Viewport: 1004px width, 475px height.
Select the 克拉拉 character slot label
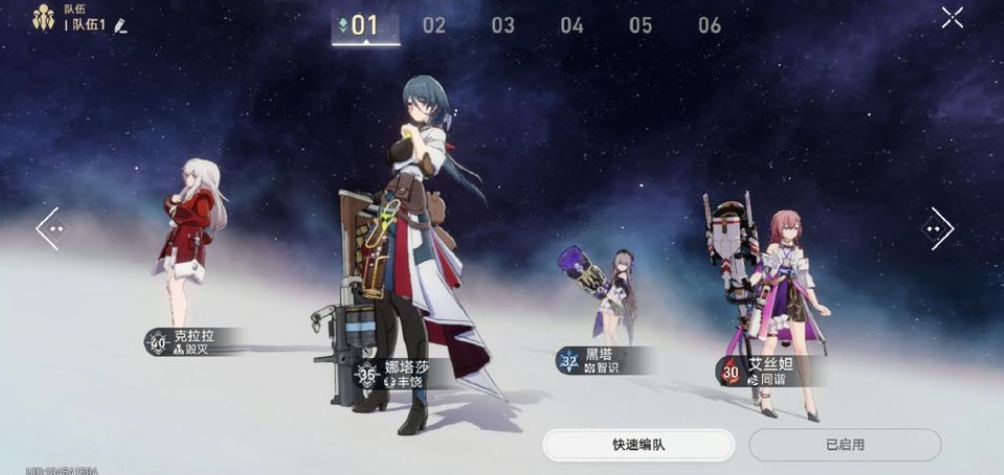(194, 342)
